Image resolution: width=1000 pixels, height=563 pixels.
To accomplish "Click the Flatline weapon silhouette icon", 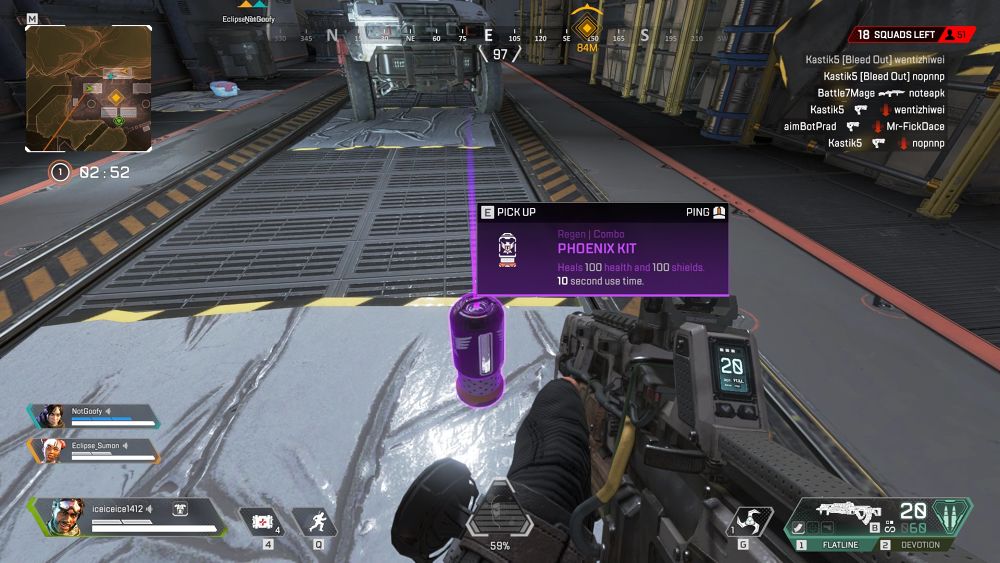I will (x=844, y=510).
